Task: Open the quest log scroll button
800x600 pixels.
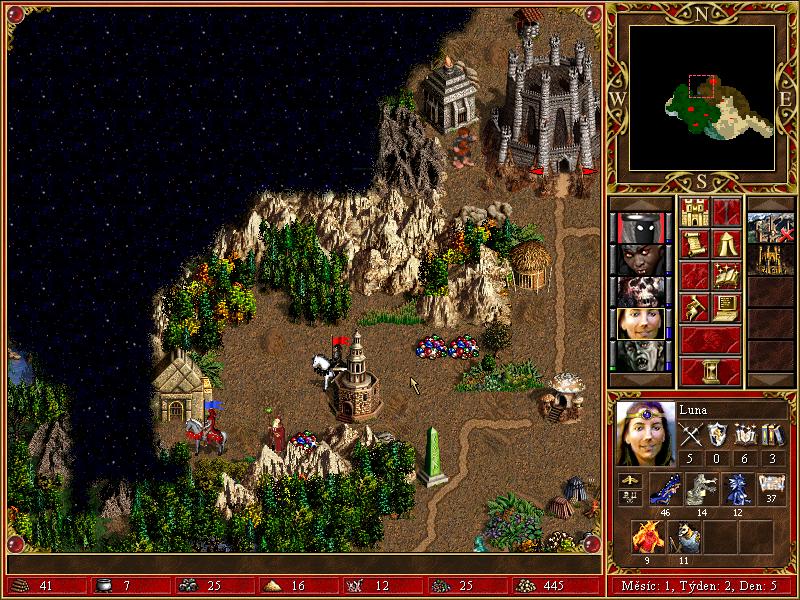Action: pyautogui.click(x=694, y=244)
